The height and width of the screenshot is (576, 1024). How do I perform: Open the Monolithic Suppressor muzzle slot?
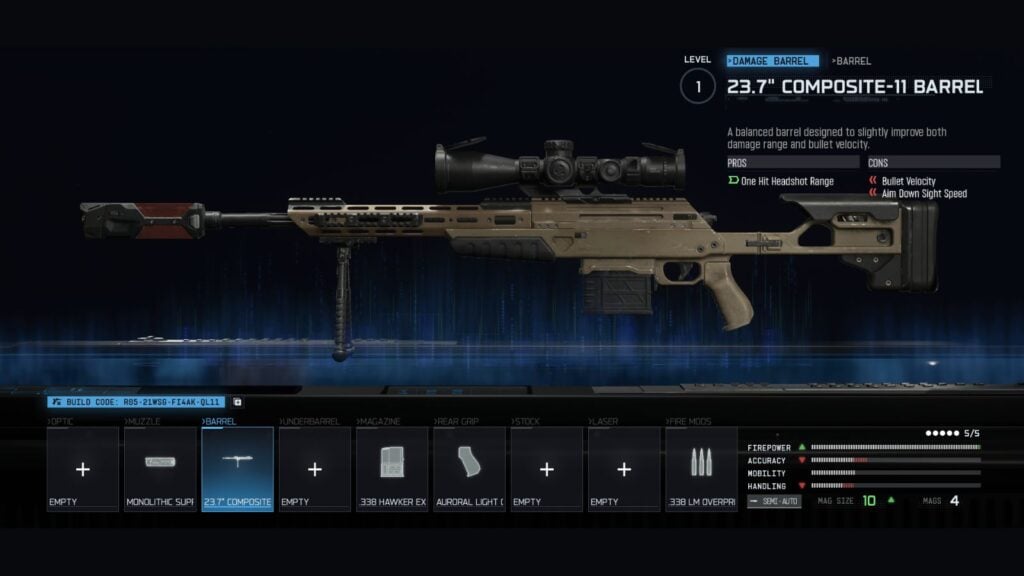tap(160, 469)
